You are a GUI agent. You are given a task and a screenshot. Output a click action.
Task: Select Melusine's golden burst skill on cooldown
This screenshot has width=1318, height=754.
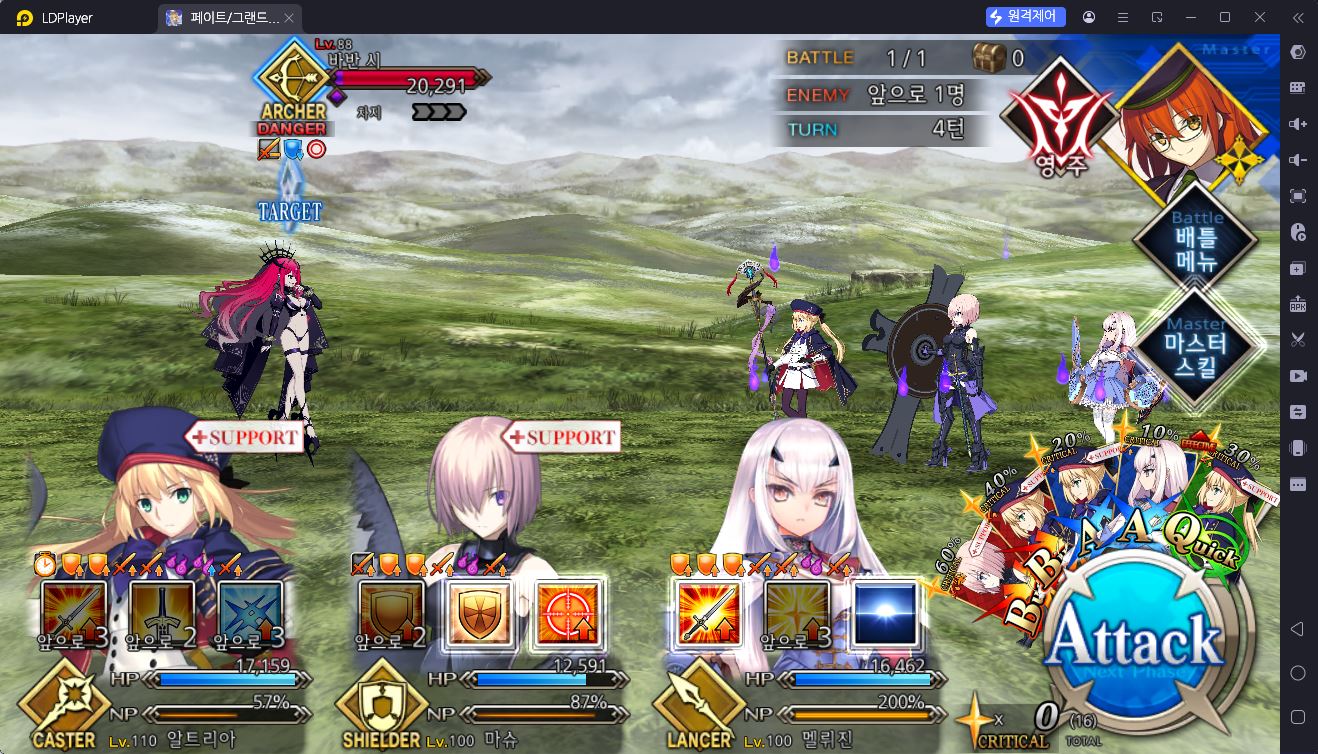click(x=797, y=613)
